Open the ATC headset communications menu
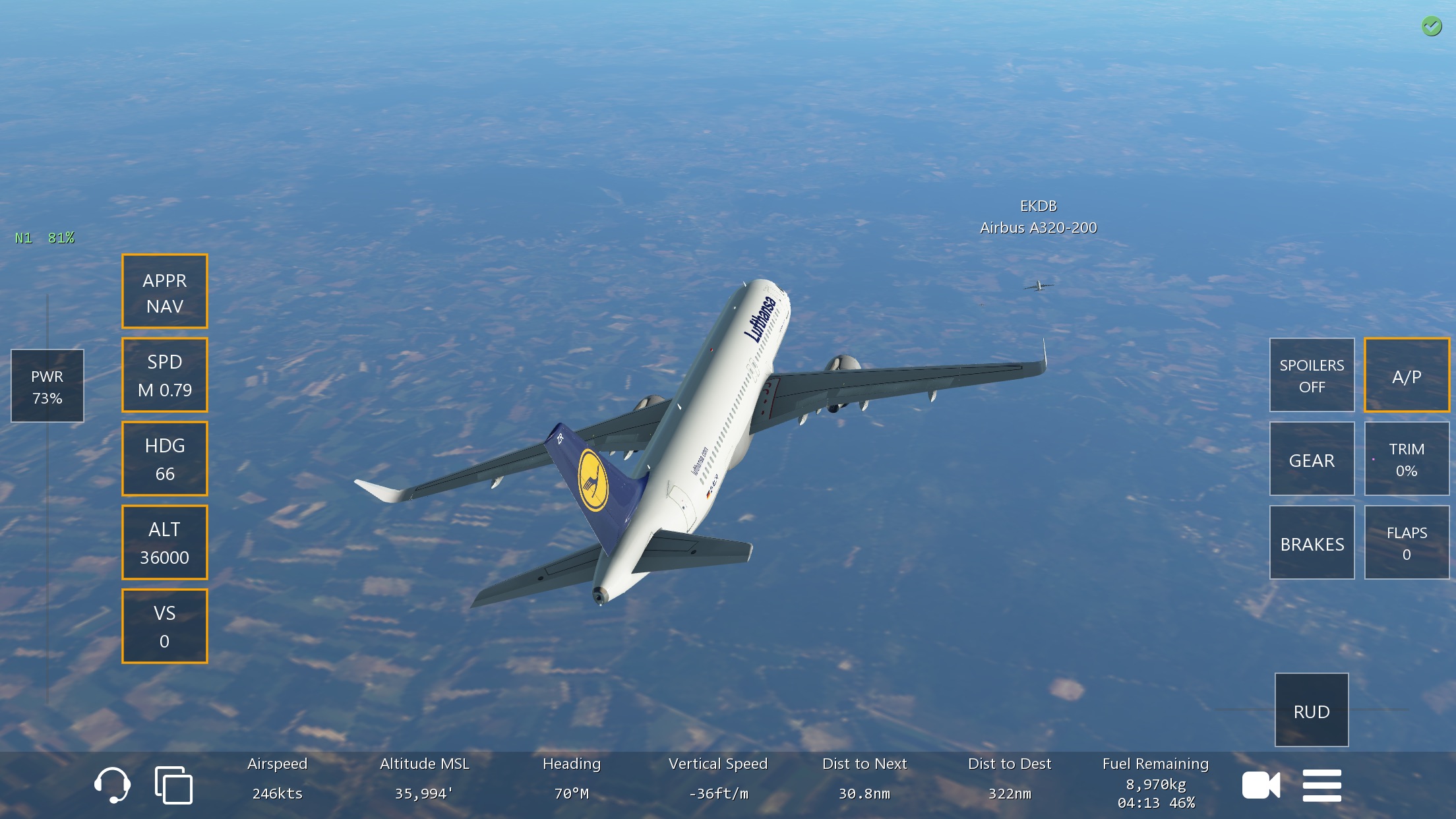Viewport: 1456px width, 819px height. coord(112,785)
